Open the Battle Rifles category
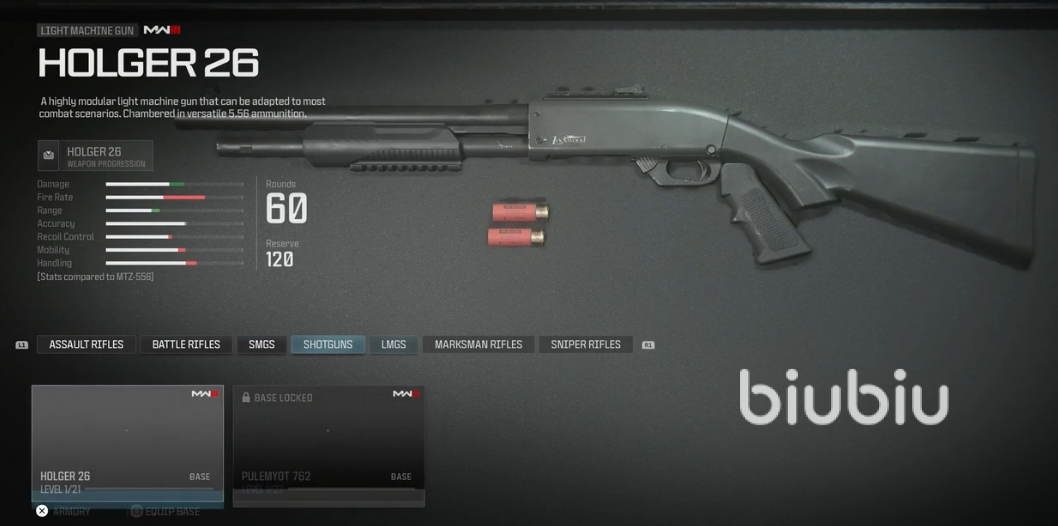Viewport: 1058px width, 526px height. (x=186, y=345)
